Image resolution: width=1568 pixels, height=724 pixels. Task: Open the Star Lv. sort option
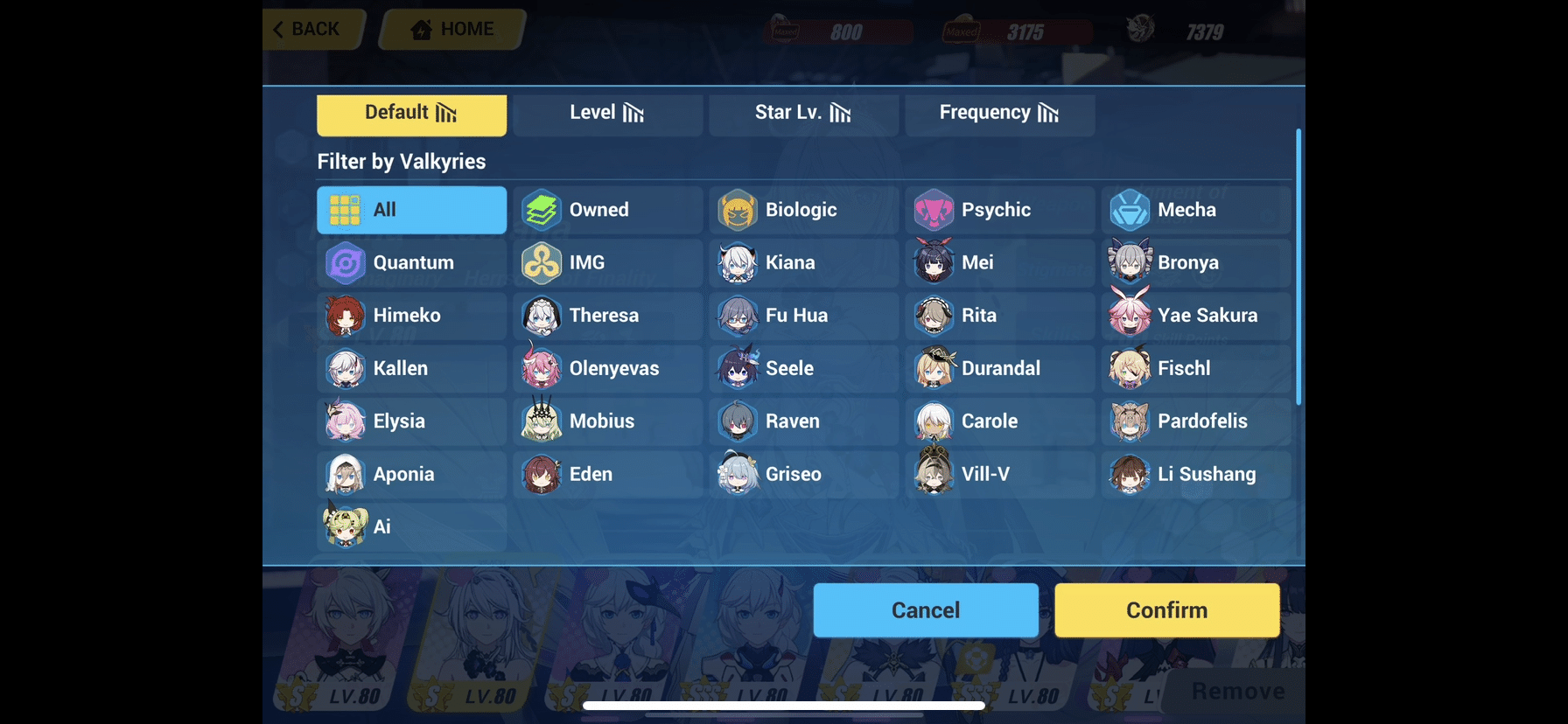pos(801,114)
